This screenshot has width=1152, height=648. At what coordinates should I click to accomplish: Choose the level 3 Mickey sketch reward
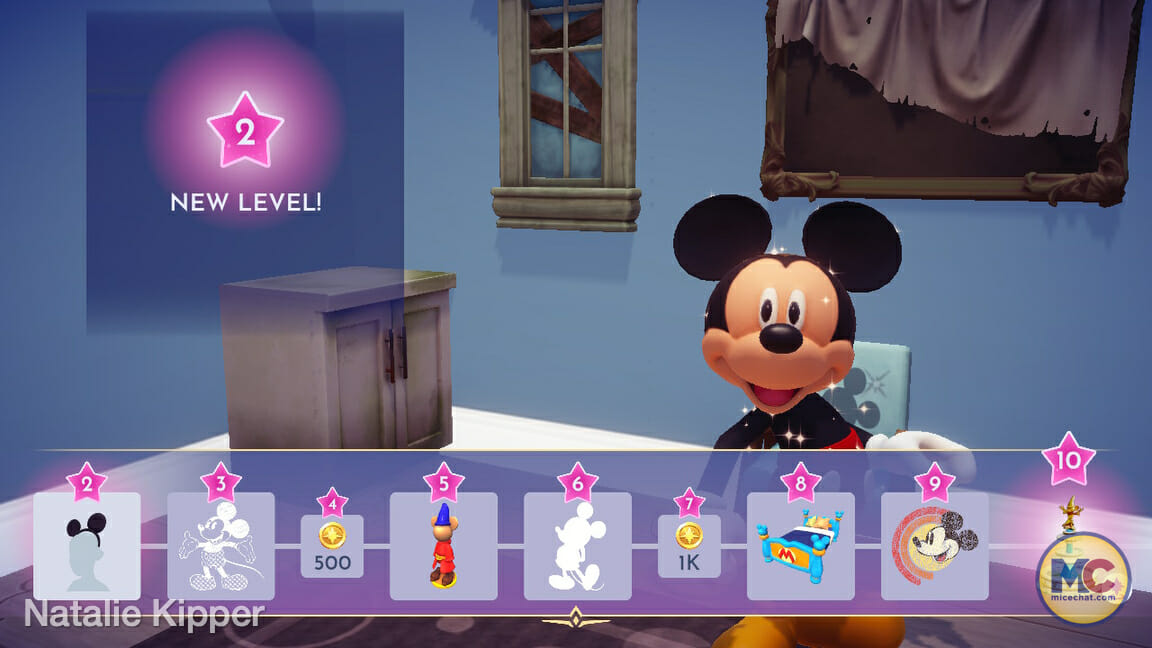pyautogui.click(x=220, y=545)
